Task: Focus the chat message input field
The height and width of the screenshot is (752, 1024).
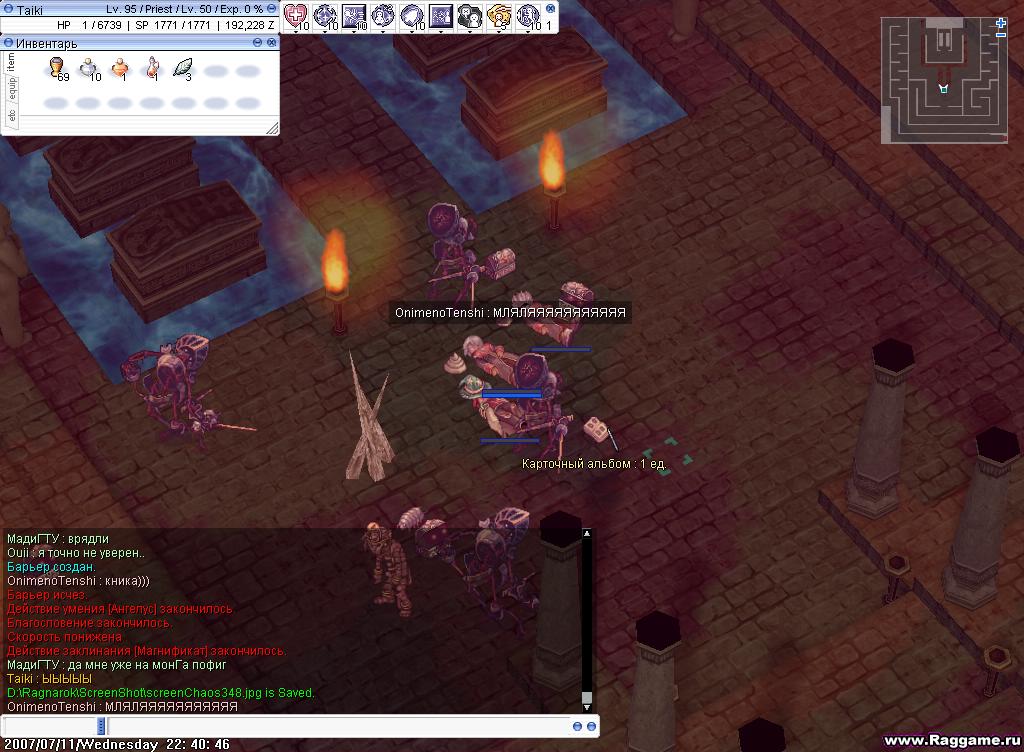Action: click(300, 726)
